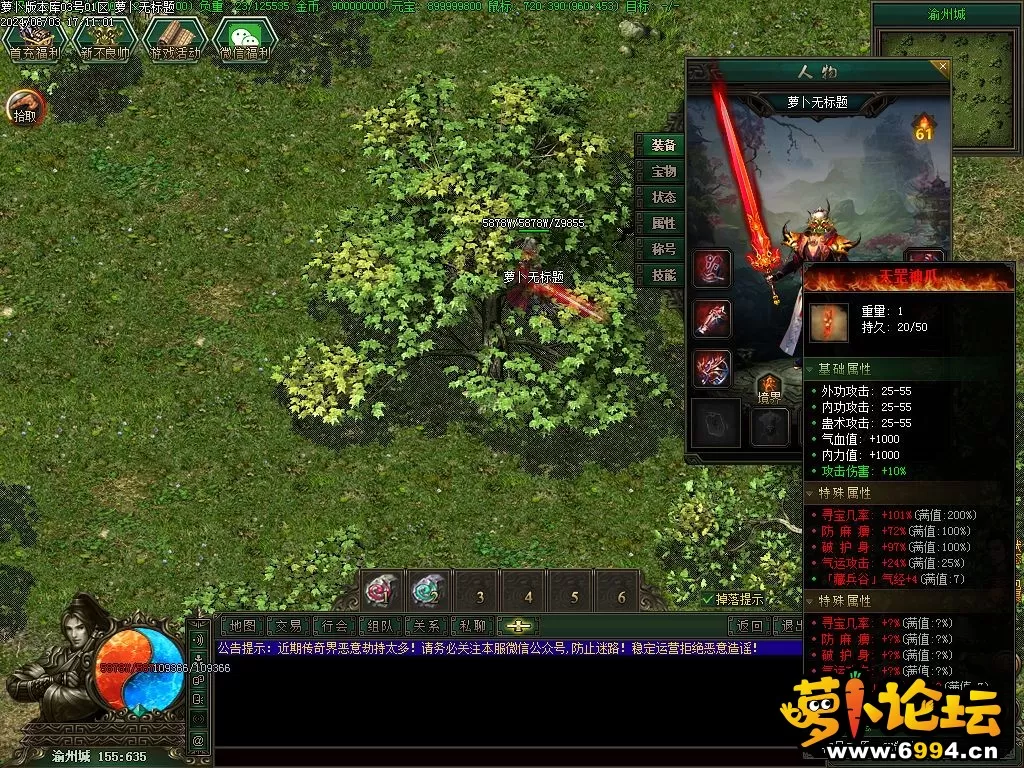Viewport: 1024px width, 768px height.
Task: Open the 交易 trade menu
Action: point(289,626)
